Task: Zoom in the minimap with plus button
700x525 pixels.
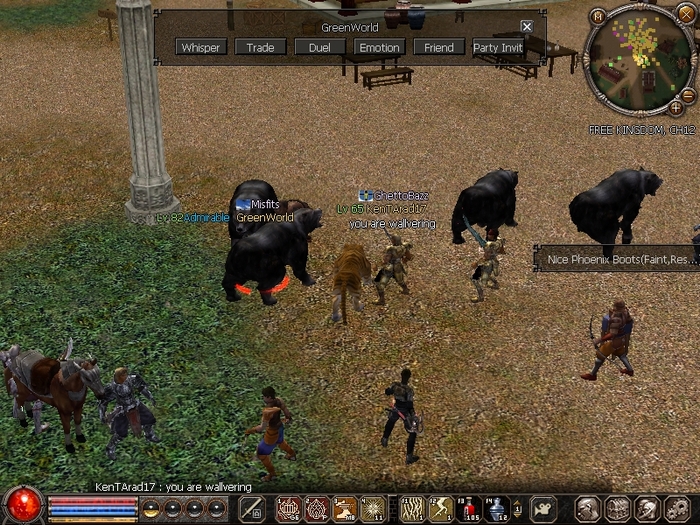Action: 677,106
